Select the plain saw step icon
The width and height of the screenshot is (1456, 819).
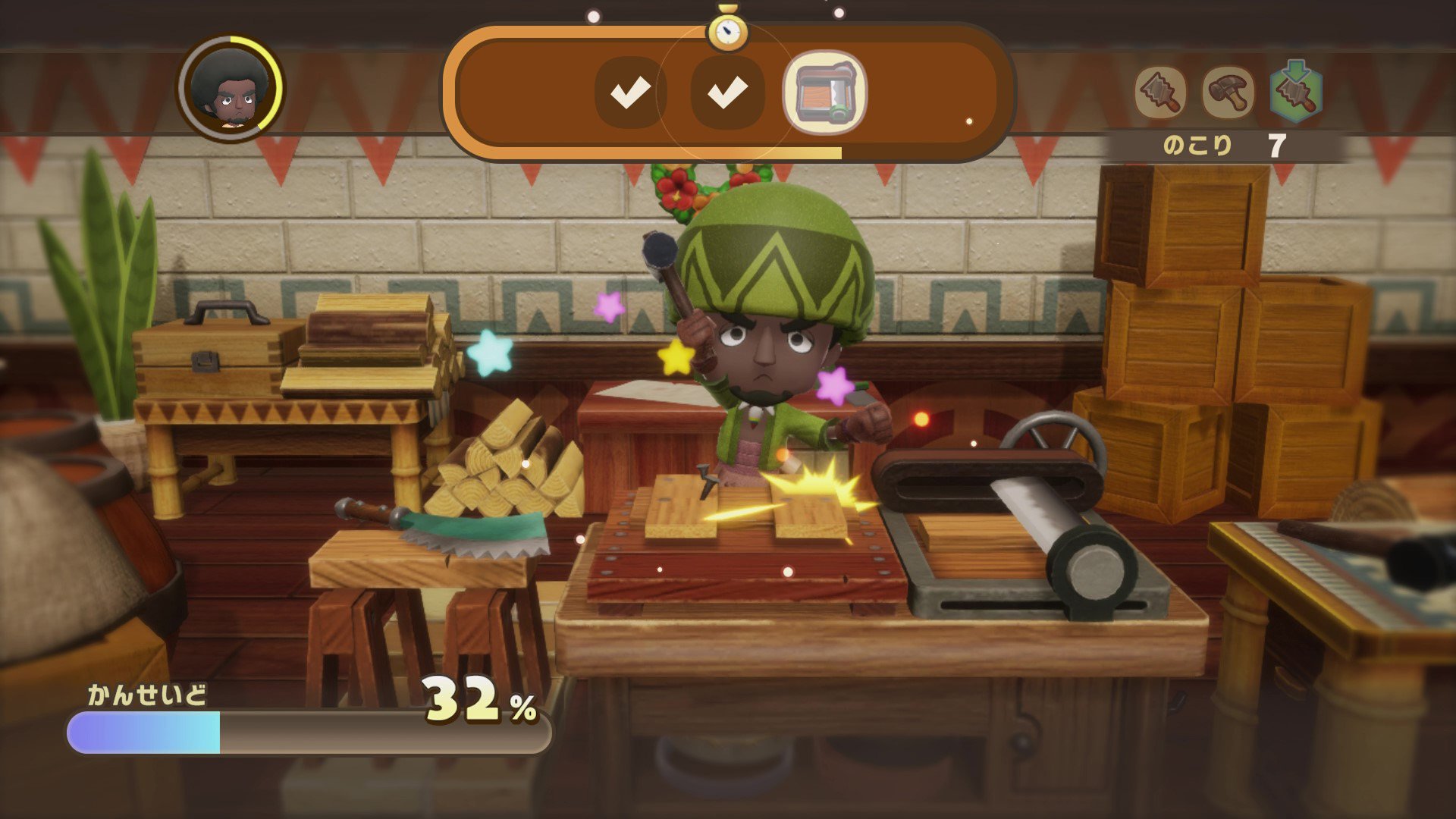1160,93
